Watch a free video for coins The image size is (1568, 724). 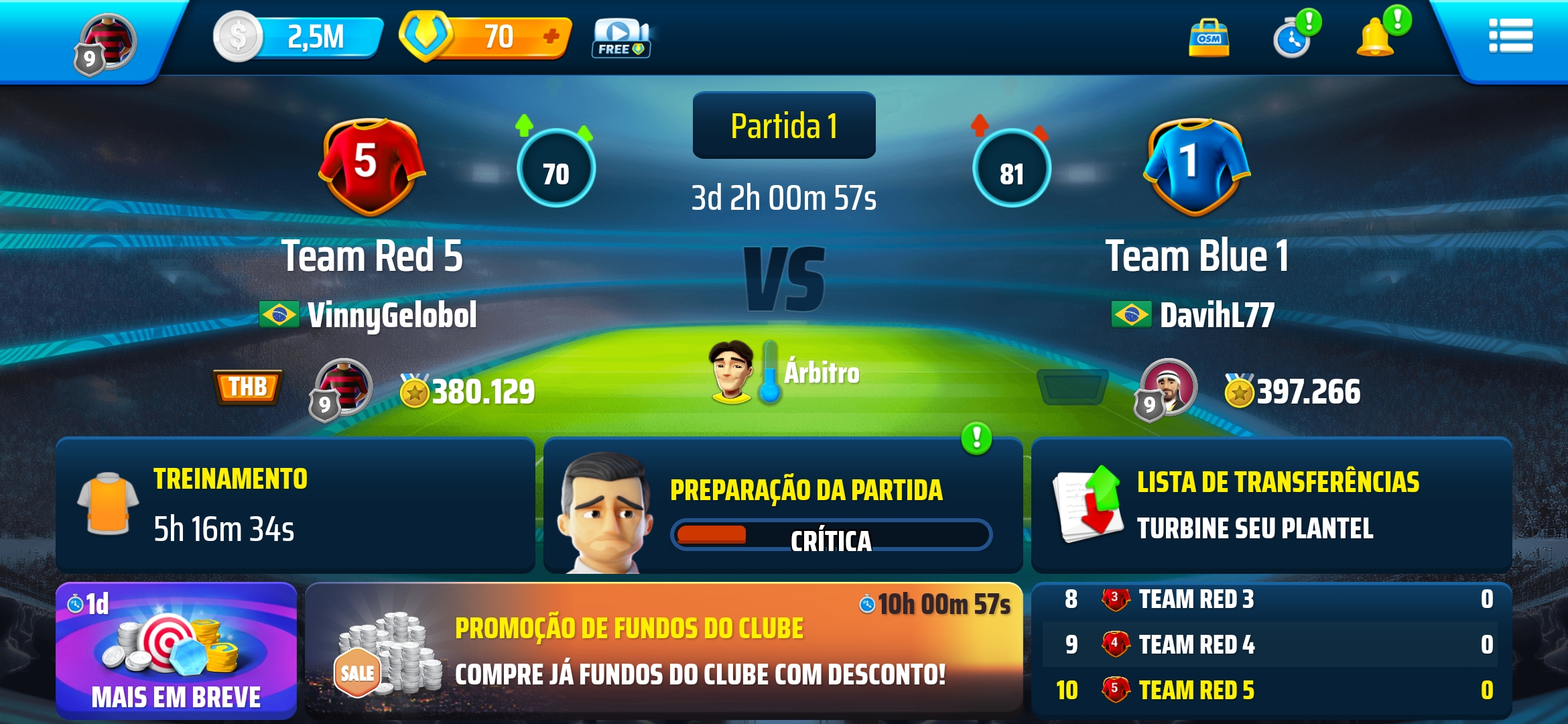coord(620,38)
